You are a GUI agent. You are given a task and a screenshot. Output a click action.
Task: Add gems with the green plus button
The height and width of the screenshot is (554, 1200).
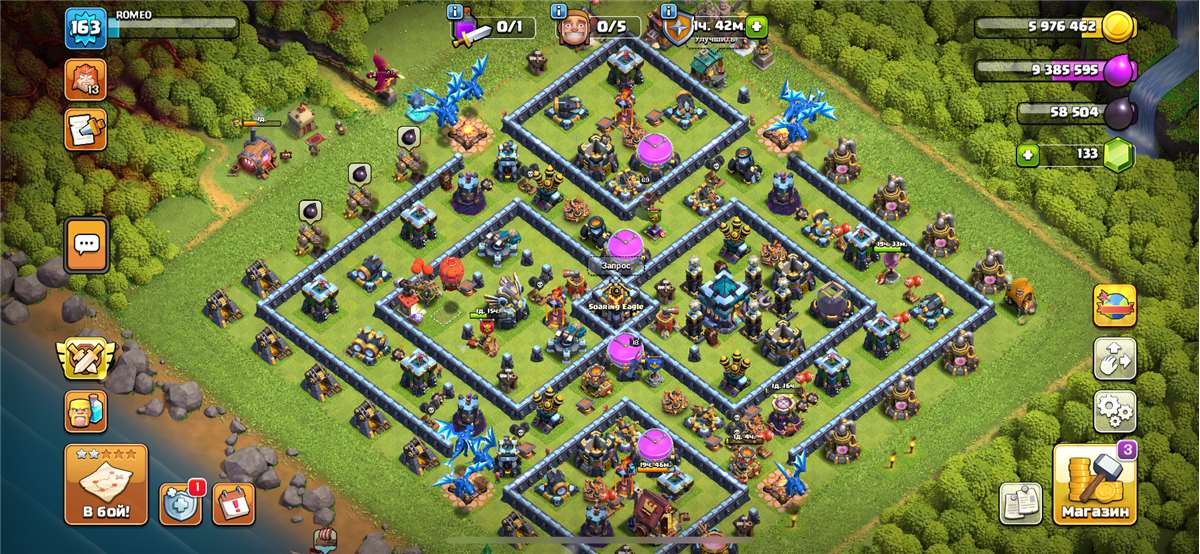point(1029,155)
